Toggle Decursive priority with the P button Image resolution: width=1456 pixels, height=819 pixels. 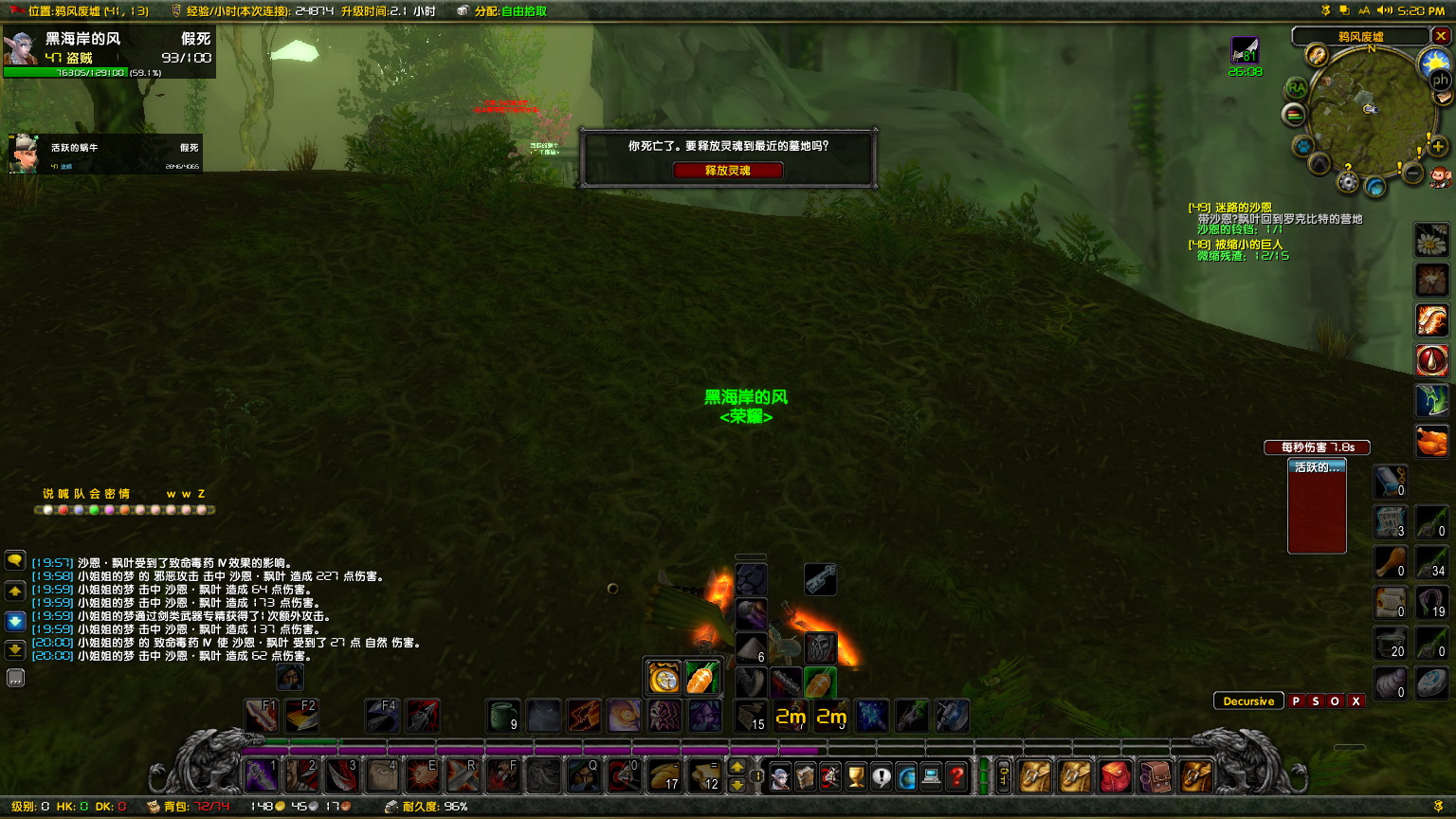1295,701
